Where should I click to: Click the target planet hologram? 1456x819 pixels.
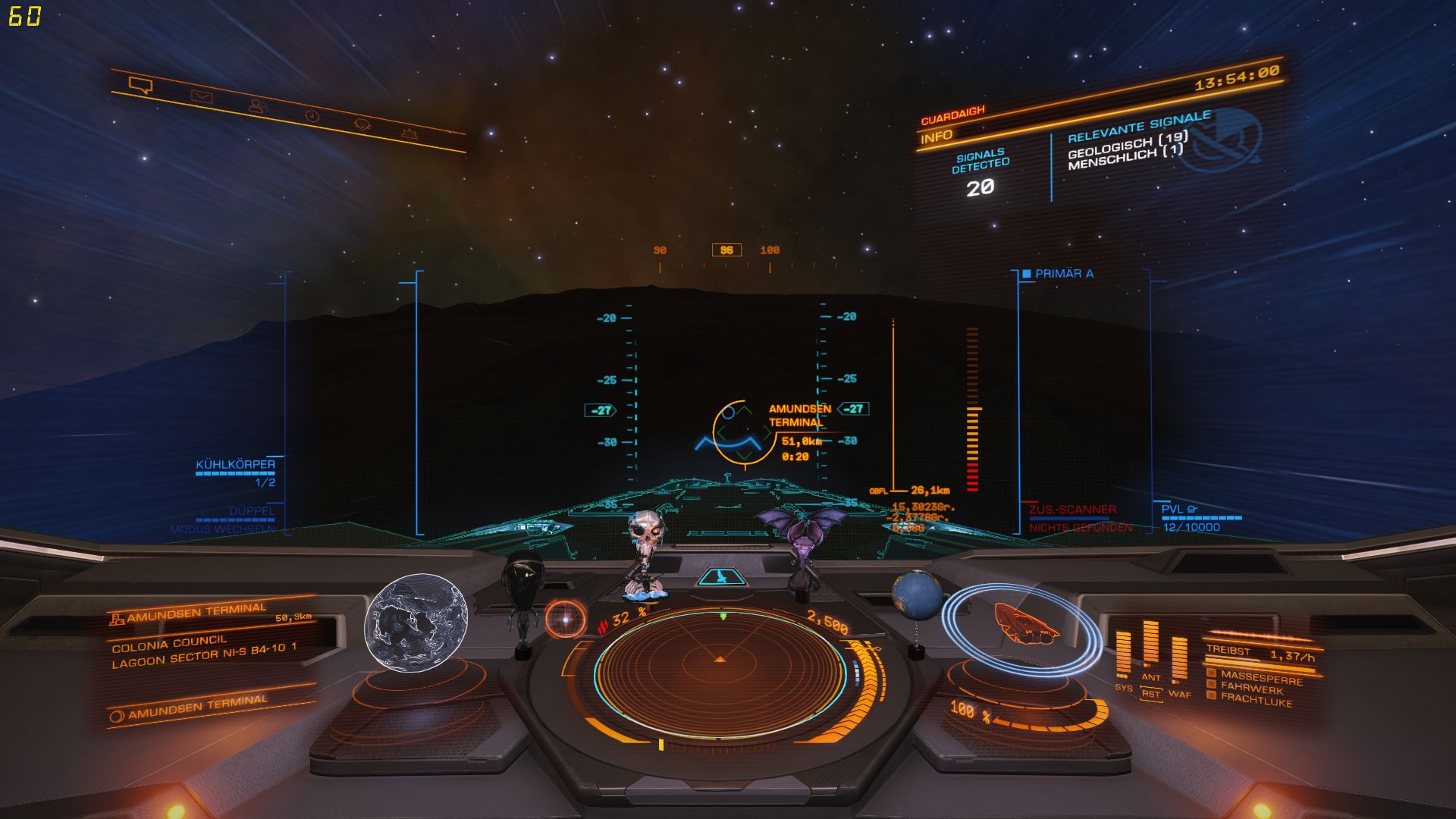[x=416, y=623]
